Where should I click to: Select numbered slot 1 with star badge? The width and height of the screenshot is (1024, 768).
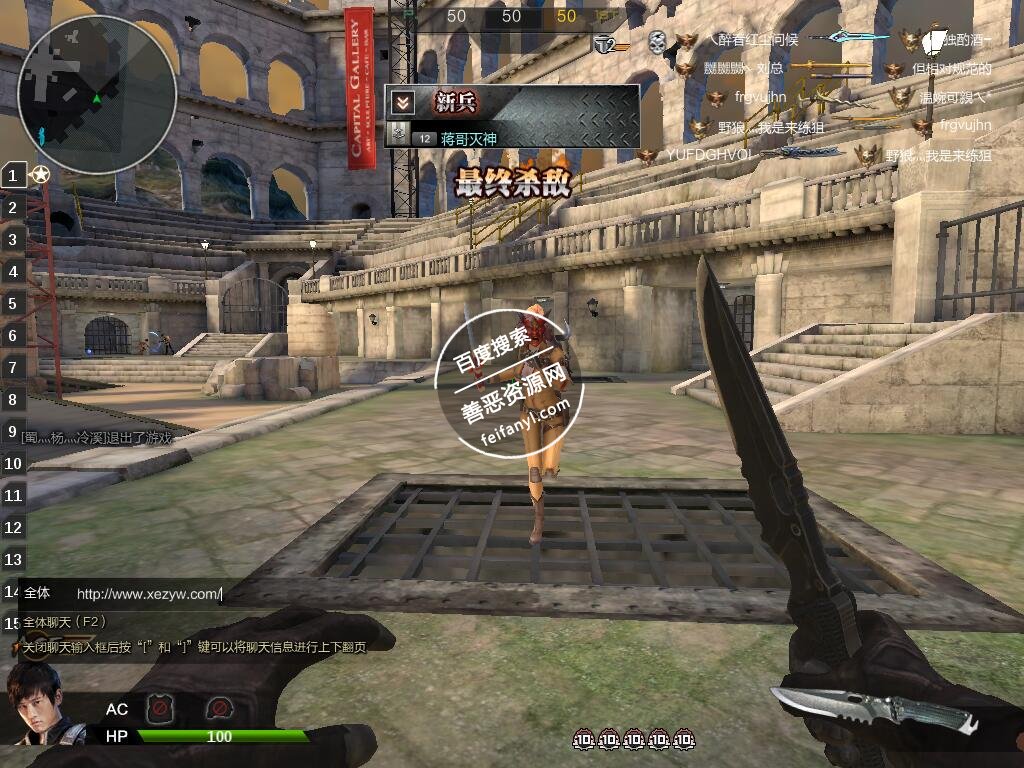click(13, 175)
